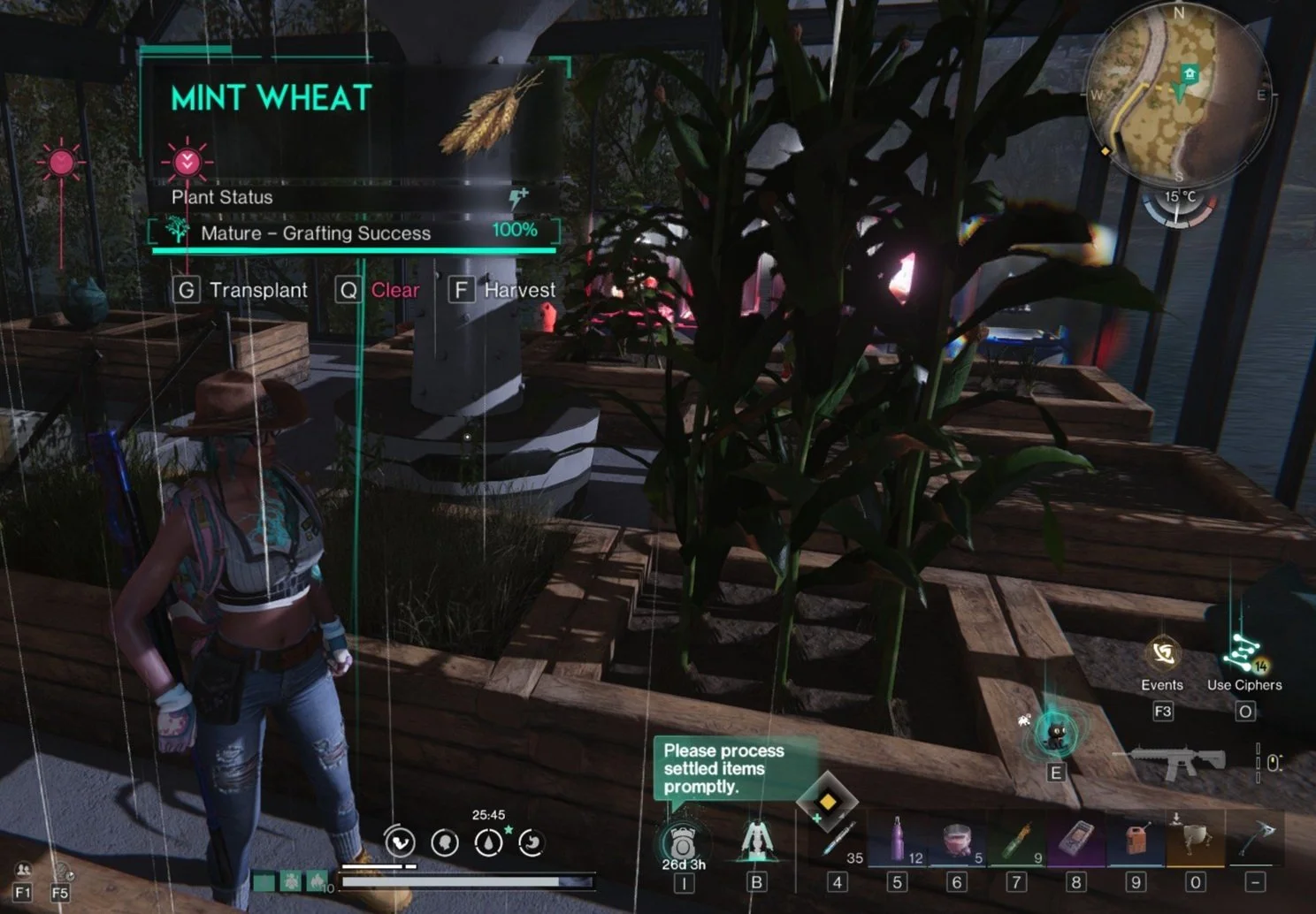The image size is (1316, 914).
Task: Select the handheld device hotbar slot
Action: click(x=1075, y=840)
